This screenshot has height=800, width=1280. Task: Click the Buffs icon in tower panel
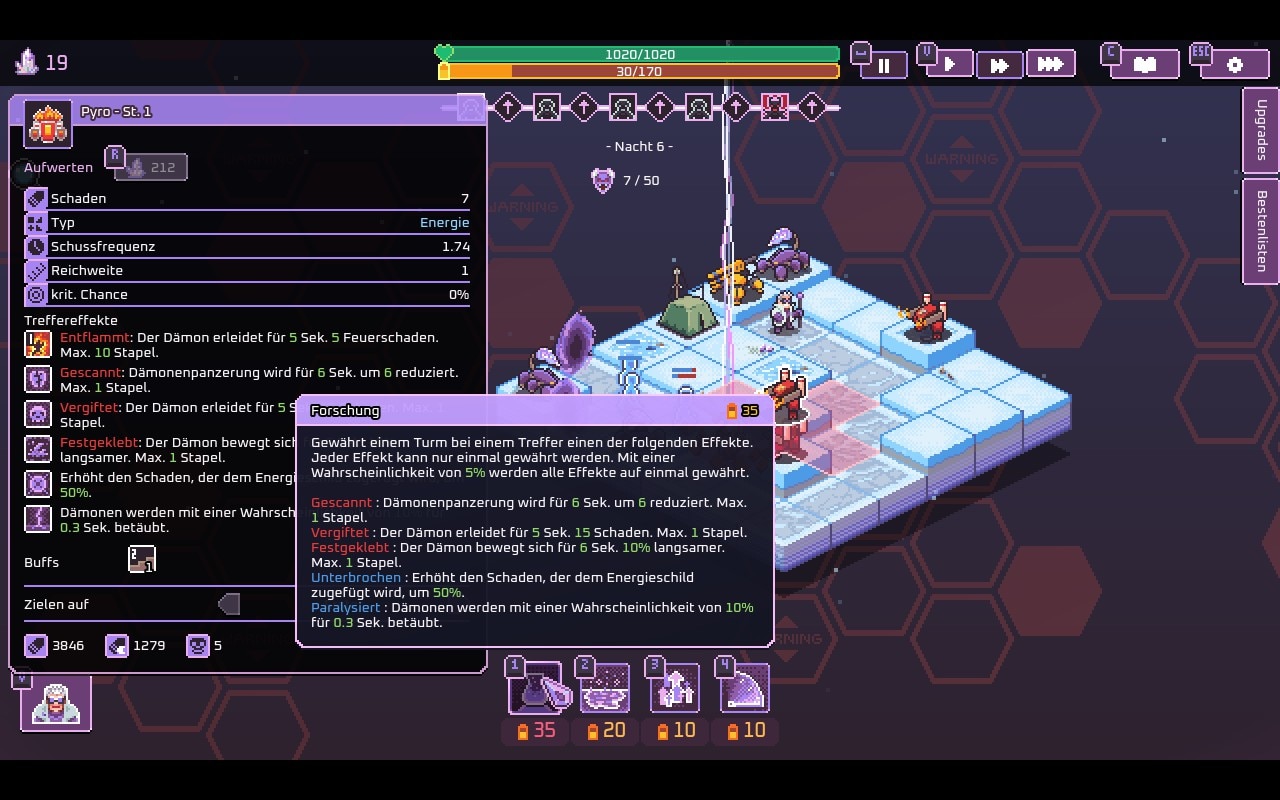[x=142, y=560]
